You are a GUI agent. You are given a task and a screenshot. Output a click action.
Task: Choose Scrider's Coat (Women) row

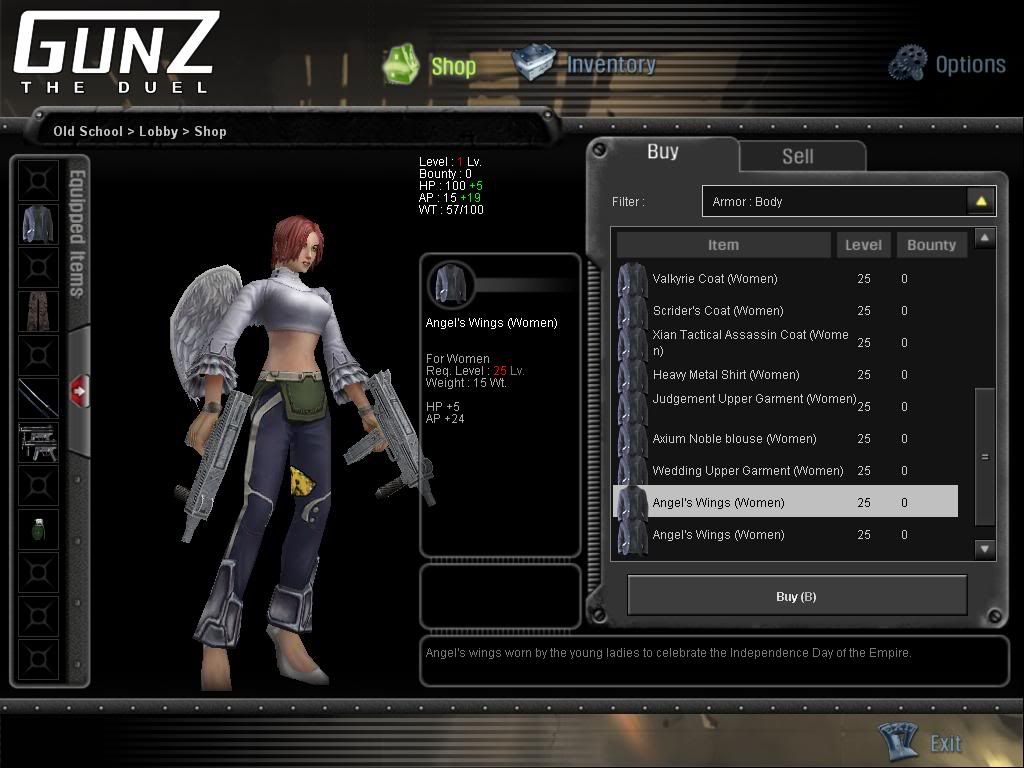[717, 311]
